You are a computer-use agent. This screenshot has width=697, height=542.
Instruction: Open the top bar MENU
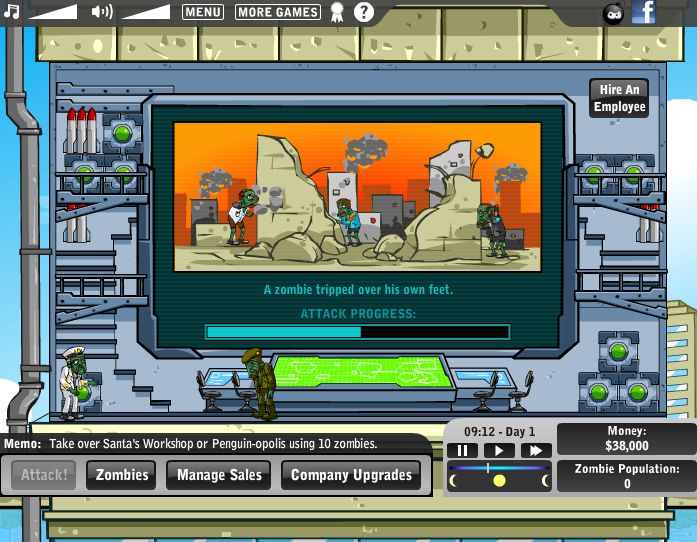tap(203, 12)
